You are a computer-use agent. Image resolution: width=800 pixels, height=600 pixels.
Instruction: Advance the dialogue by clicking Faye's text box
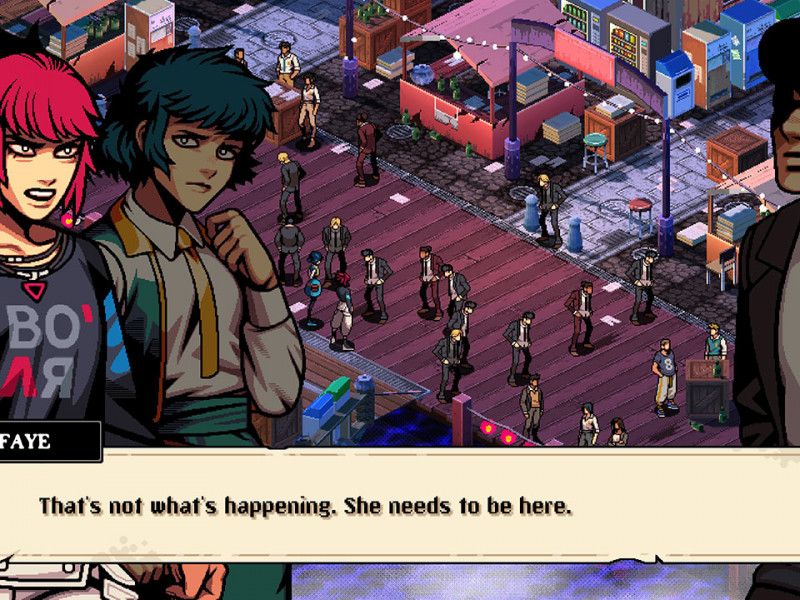pyautogui.click(x=400, y=506)
